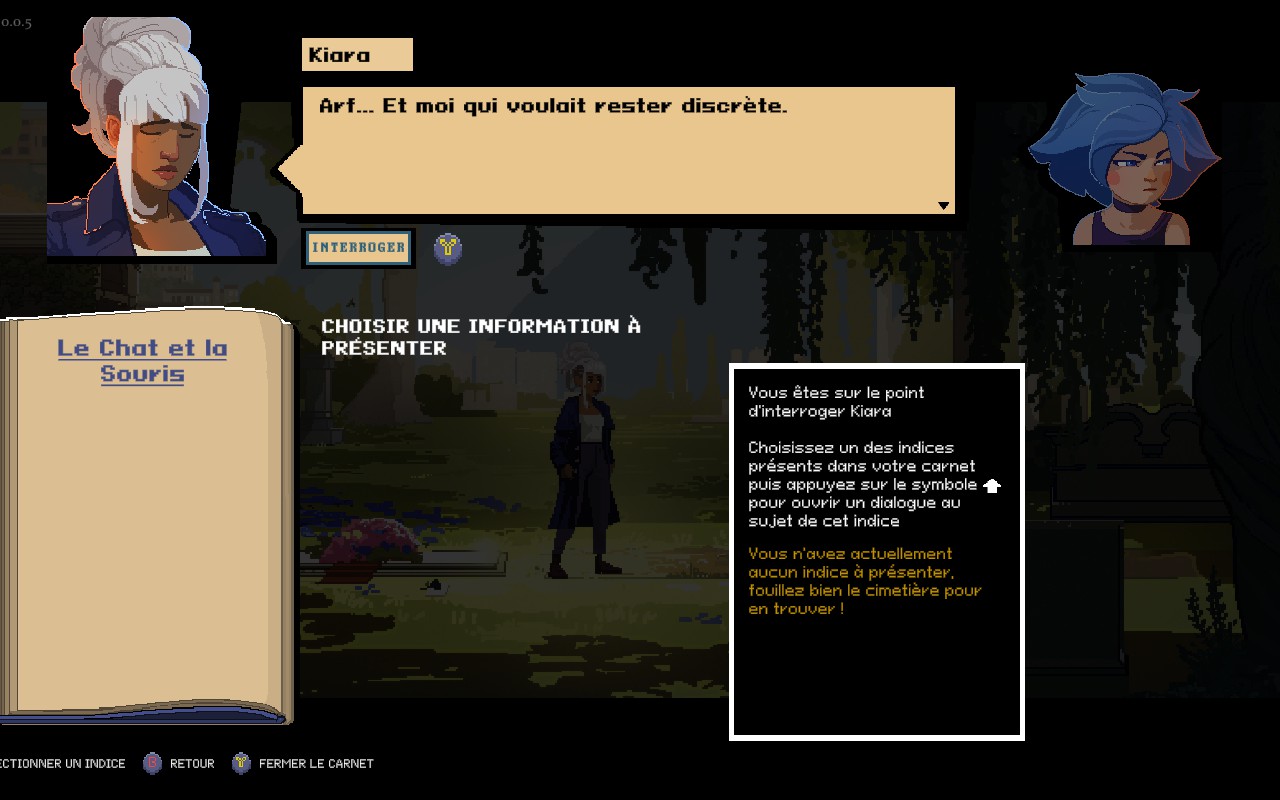Advance dialogue with the down arrow
Screen dimensions: 1280x800
943,206
